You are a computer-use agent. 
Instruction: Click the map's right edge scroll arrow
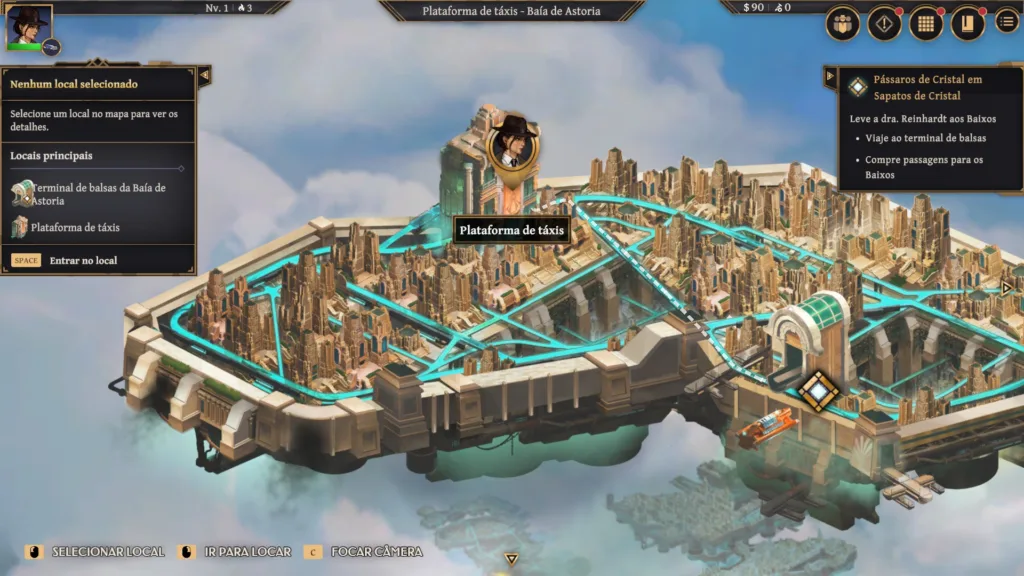click(1006, 288)
